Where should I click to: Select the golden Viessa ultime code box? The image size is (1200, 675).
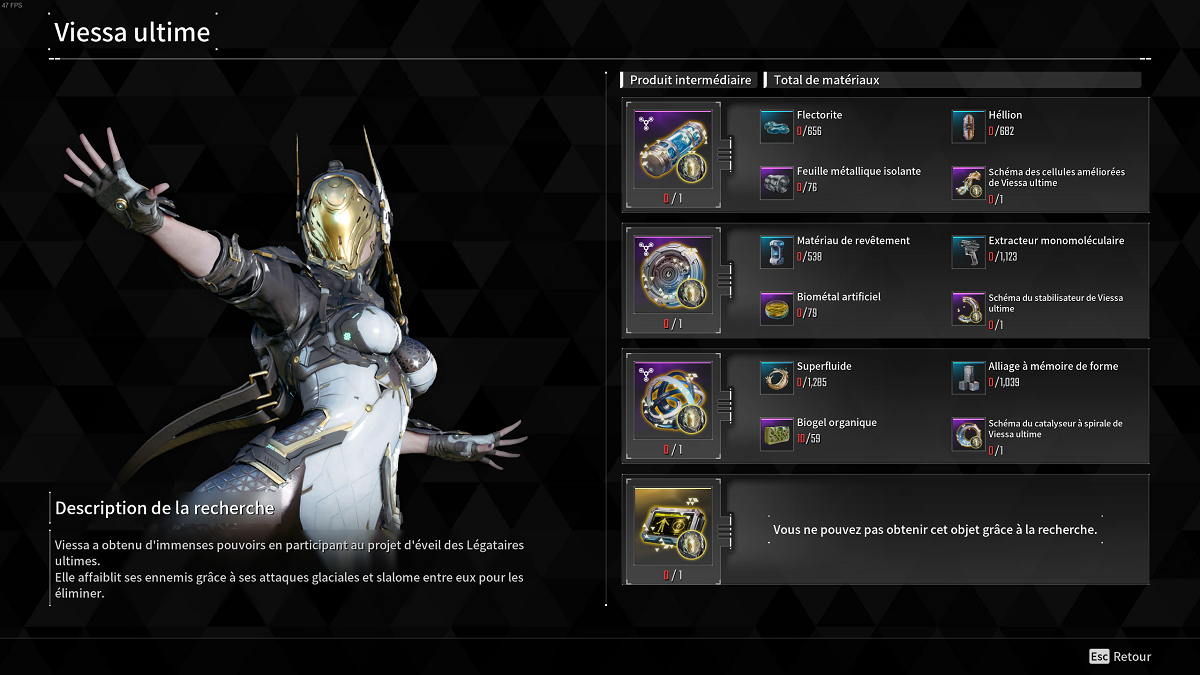pyautogui.click(x=673, y=524)
